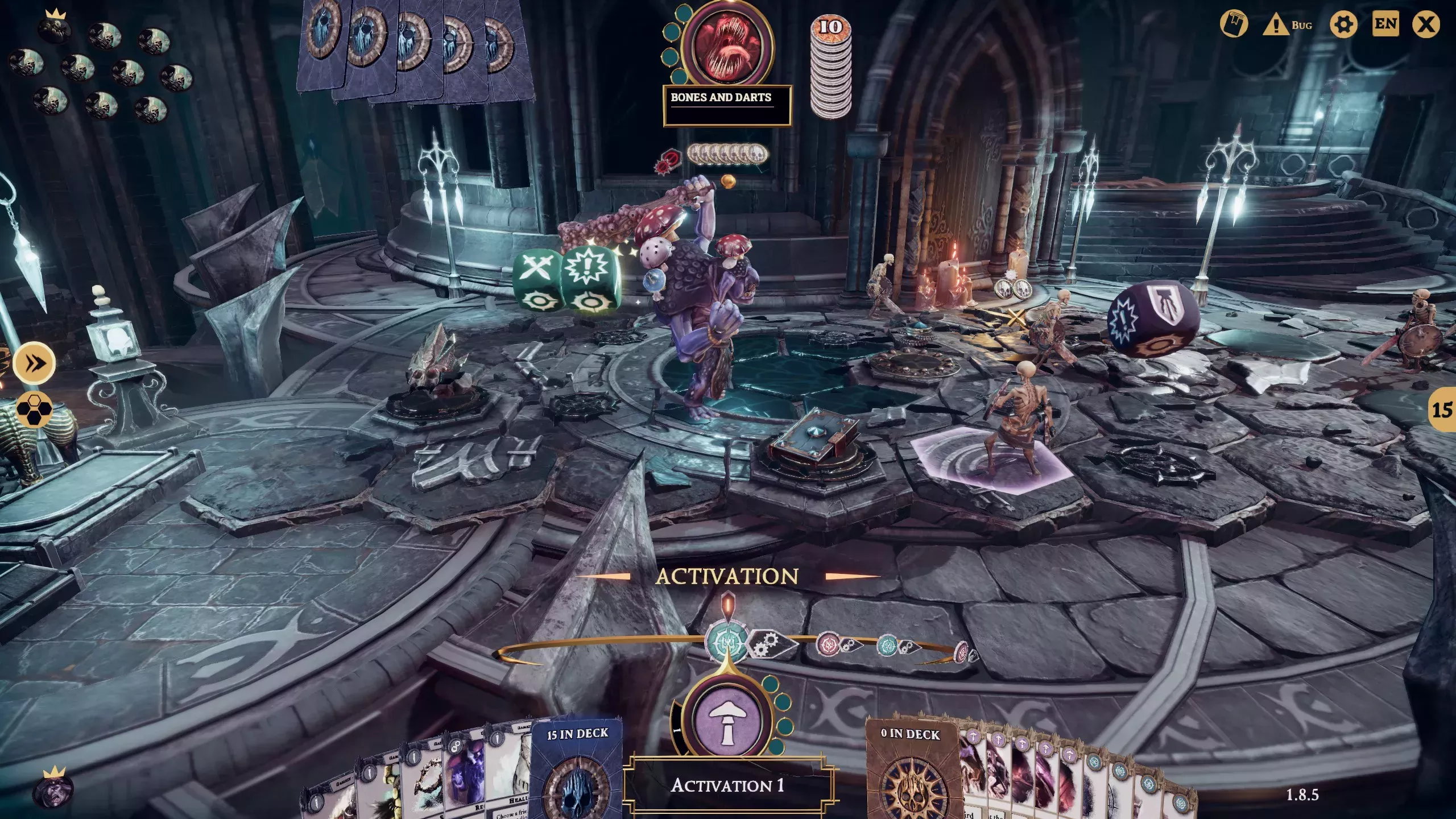1456x819 pixels.
Task: Change the EN language setting
Action: coord(1385,24)
